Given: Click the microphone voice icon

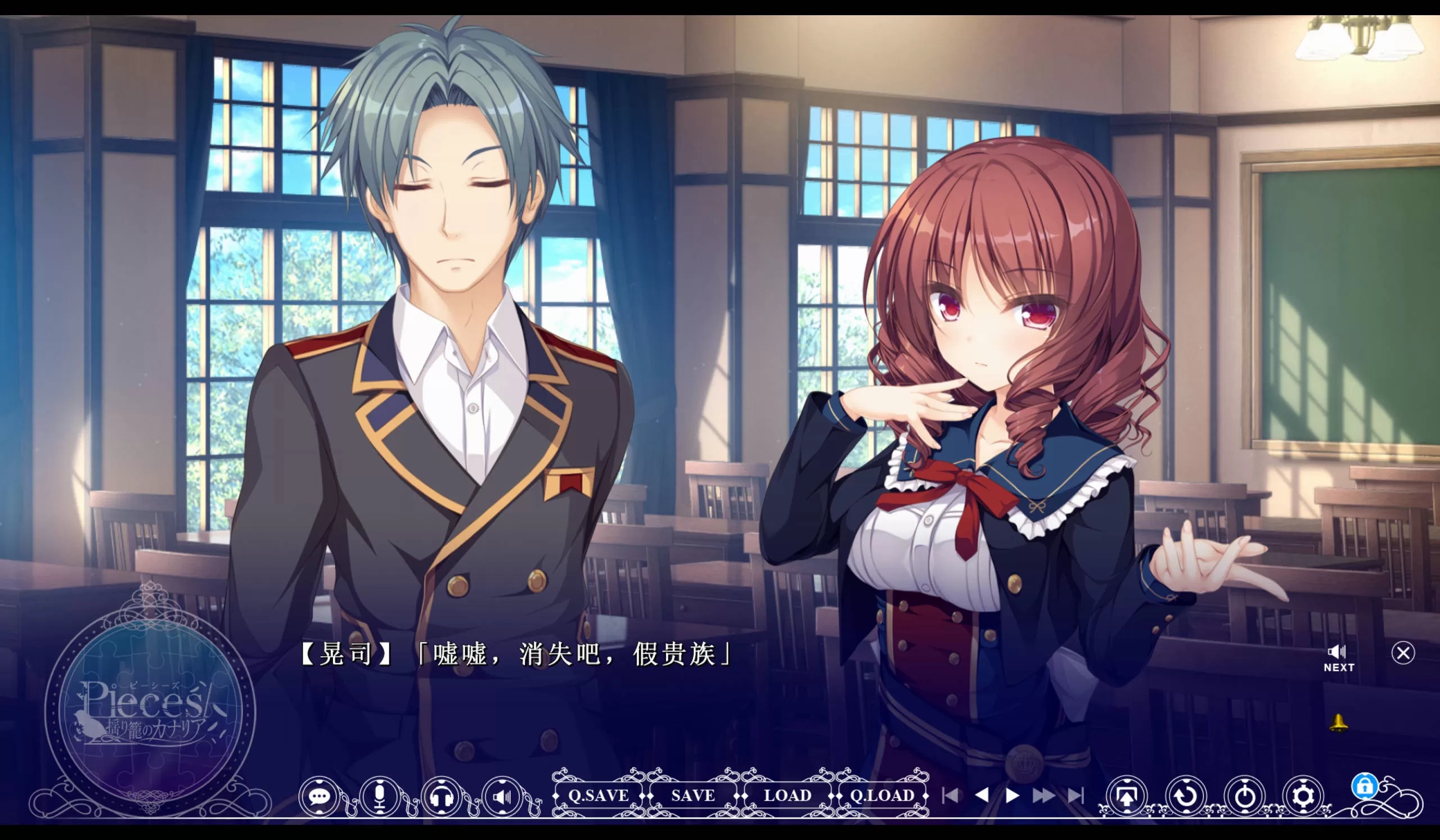Looking at the screenshot, I should click(380, 796).
